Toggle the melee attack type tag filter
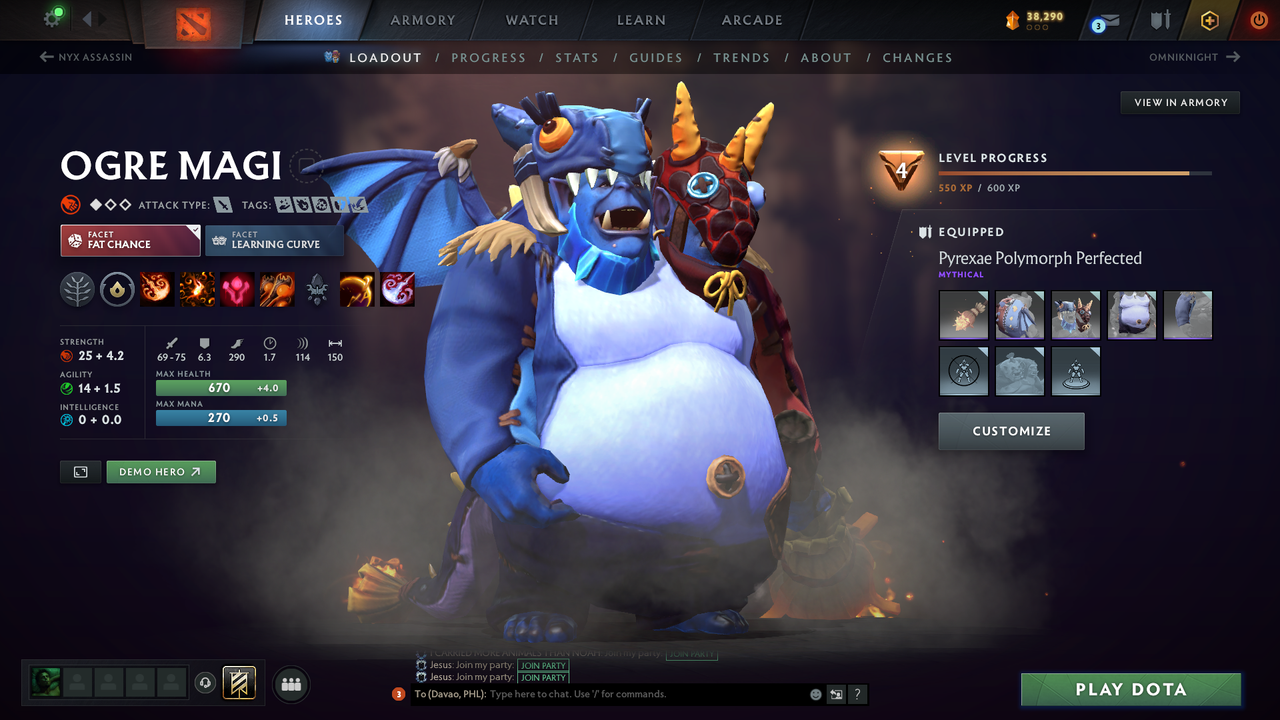This screenshot has height=720, width=1280. click(222, 203)
